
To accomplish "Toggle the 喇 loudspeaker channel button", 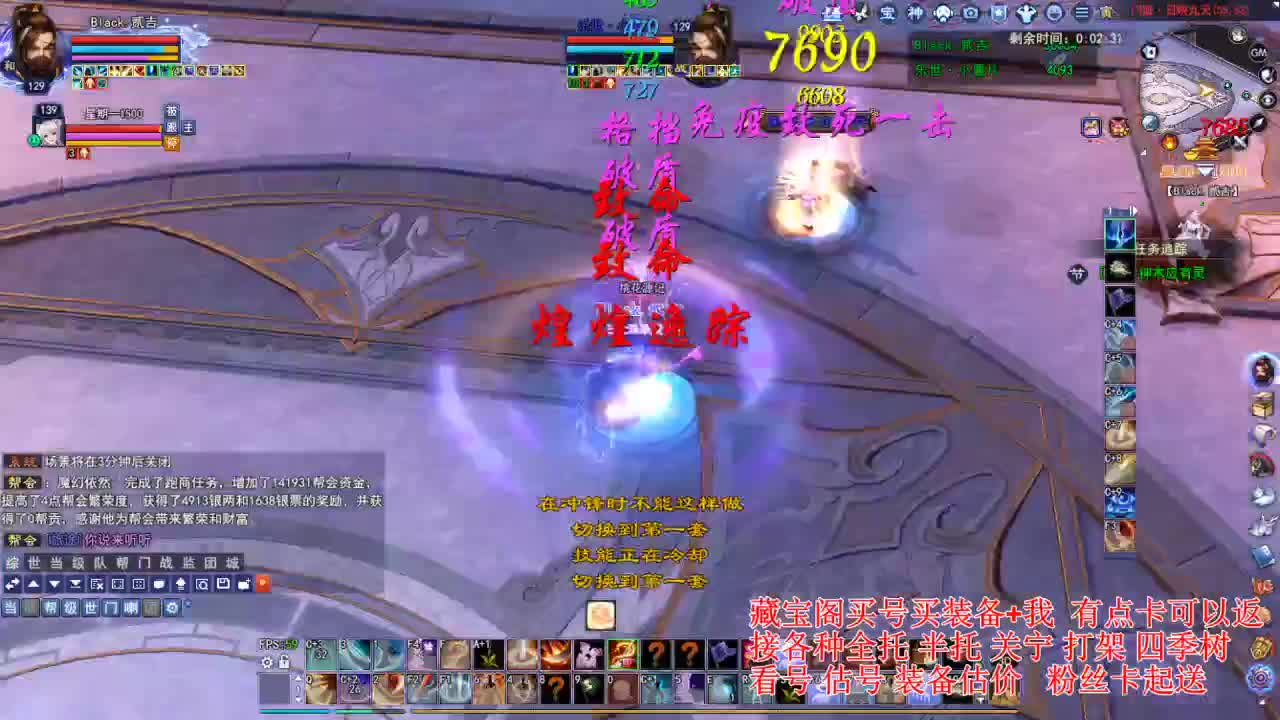I will coord(131,608).
